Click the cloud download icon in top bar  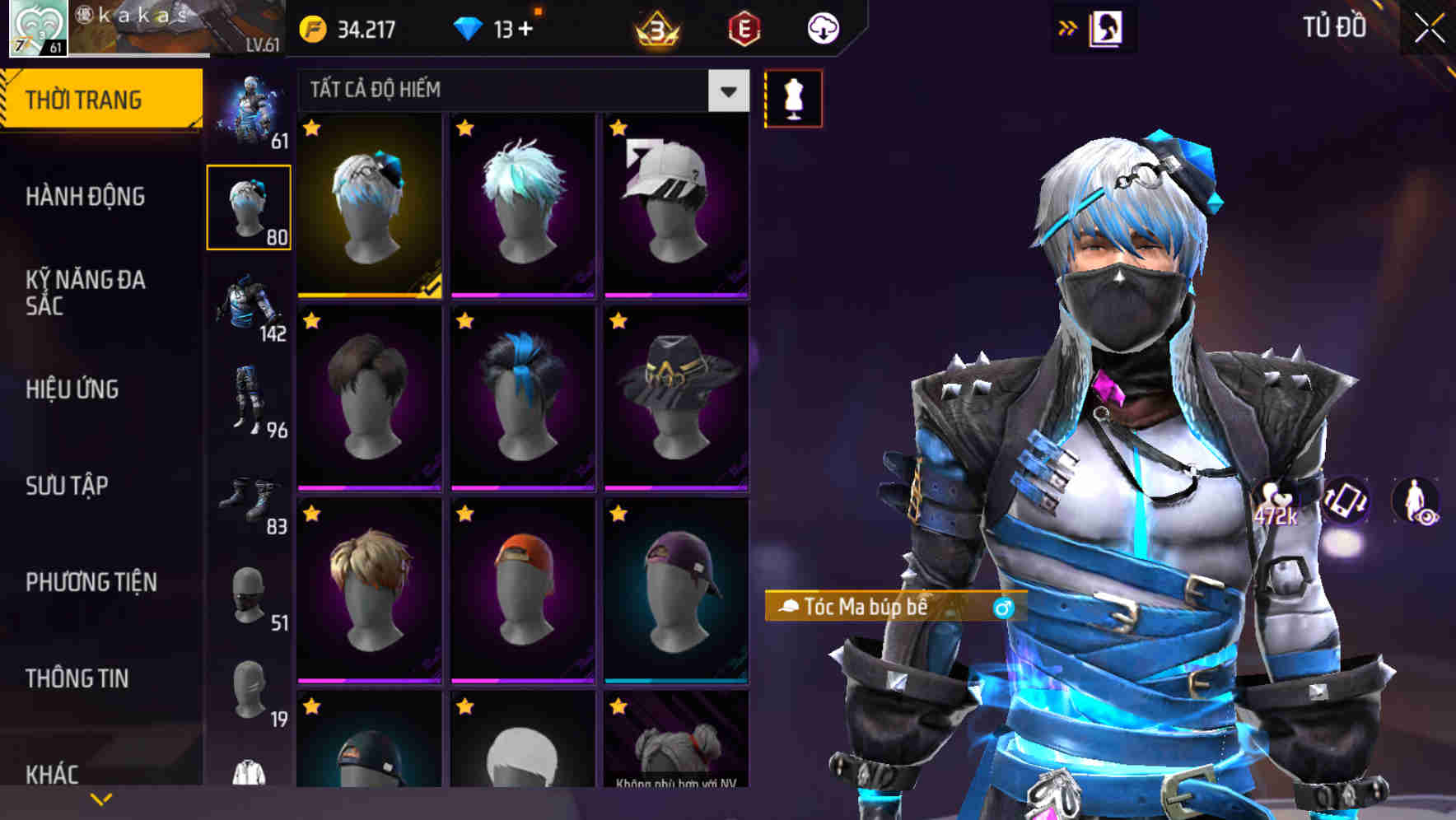coord(822,27)
